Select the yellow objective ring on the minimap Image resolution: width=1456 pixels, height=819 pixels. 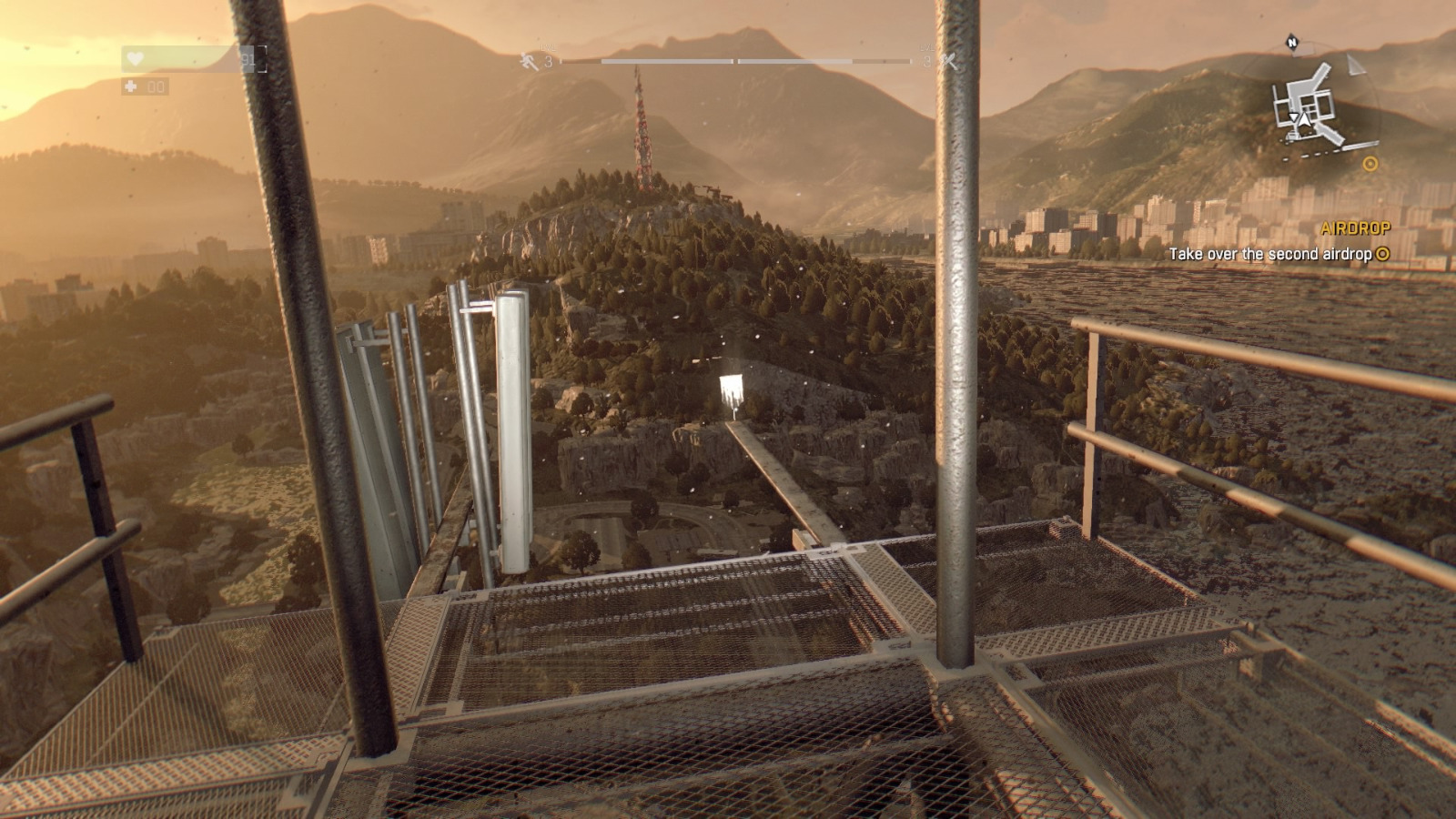(1370, 164)
